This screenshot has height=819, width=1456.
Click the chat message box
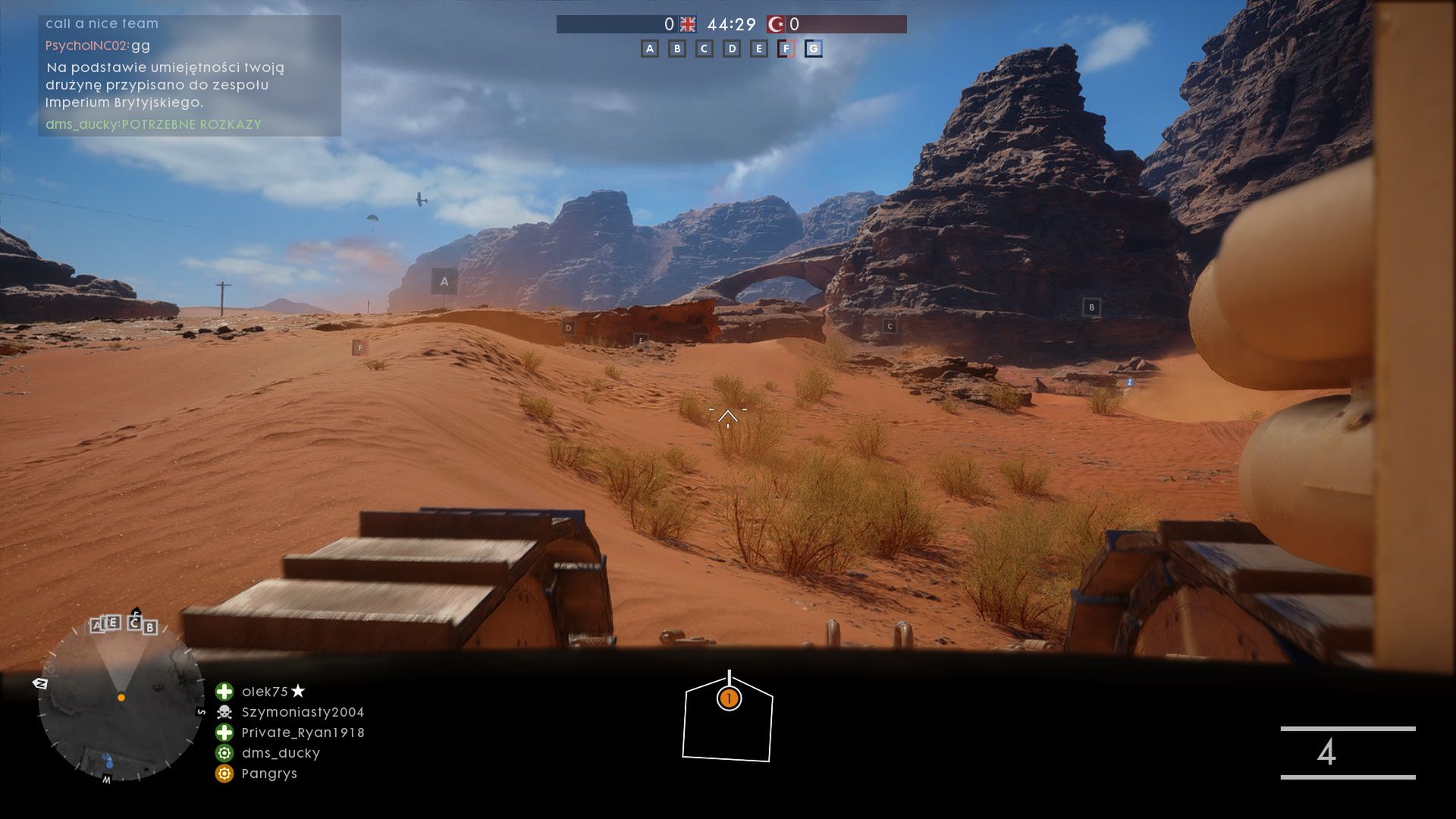point(190,76)
